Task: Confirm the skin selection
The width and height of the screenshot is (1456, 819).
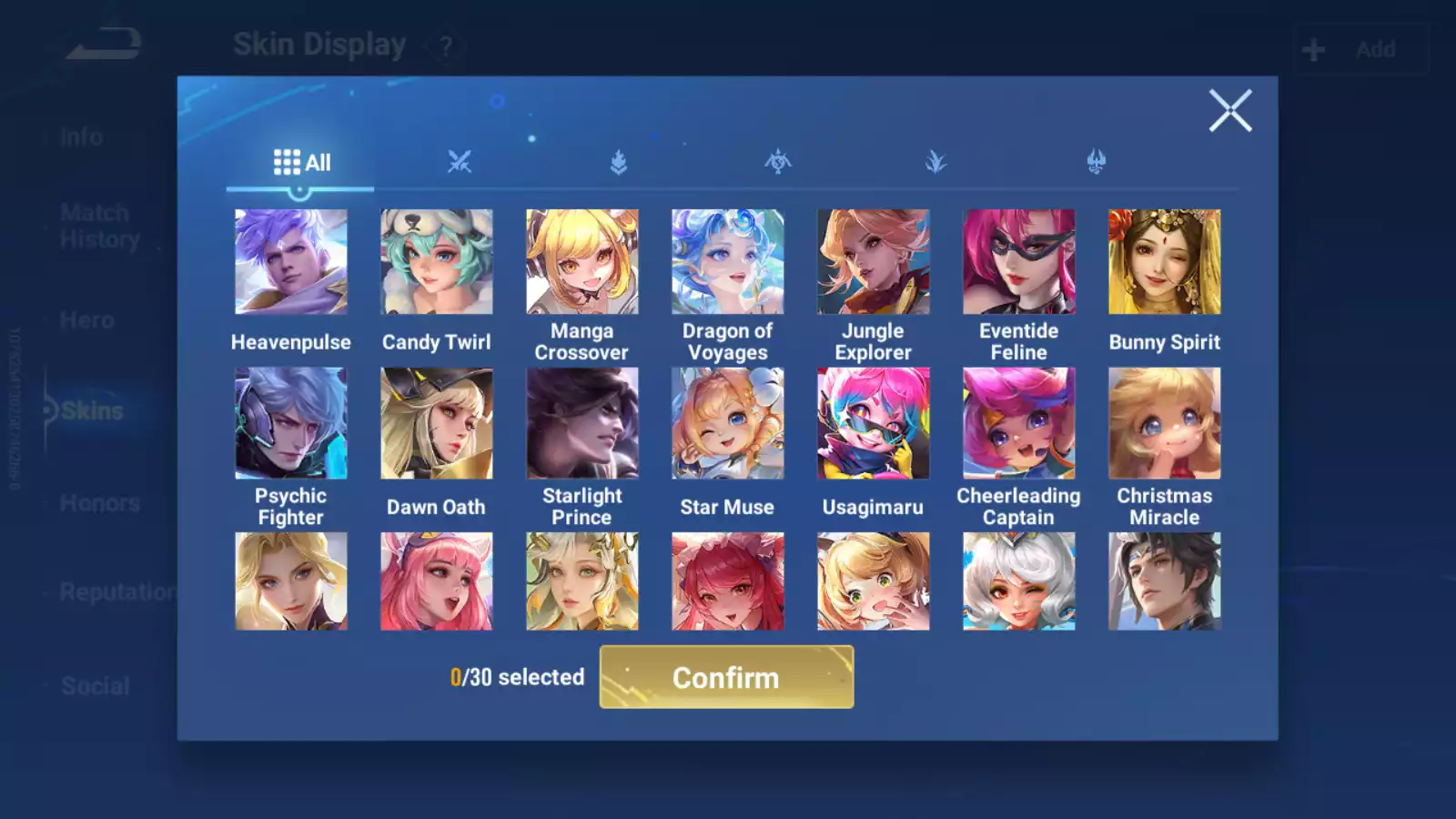Action: [x=726, y=677]
